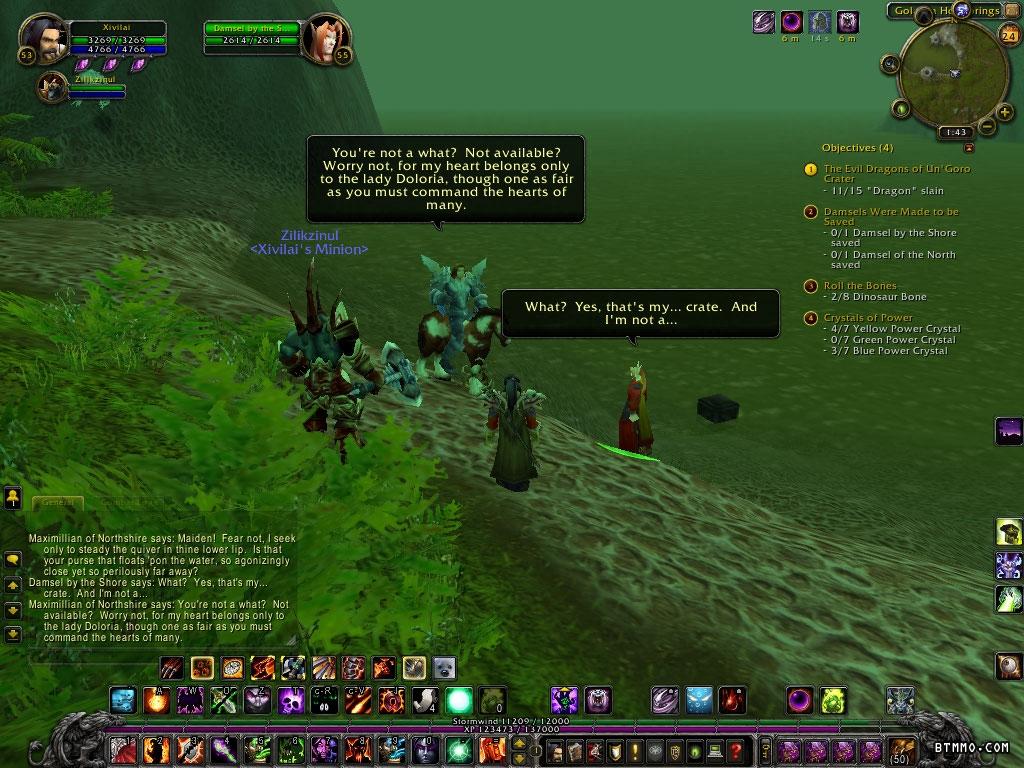
Task: Zoom out the minimap with minus button
Action: (987, 126)
